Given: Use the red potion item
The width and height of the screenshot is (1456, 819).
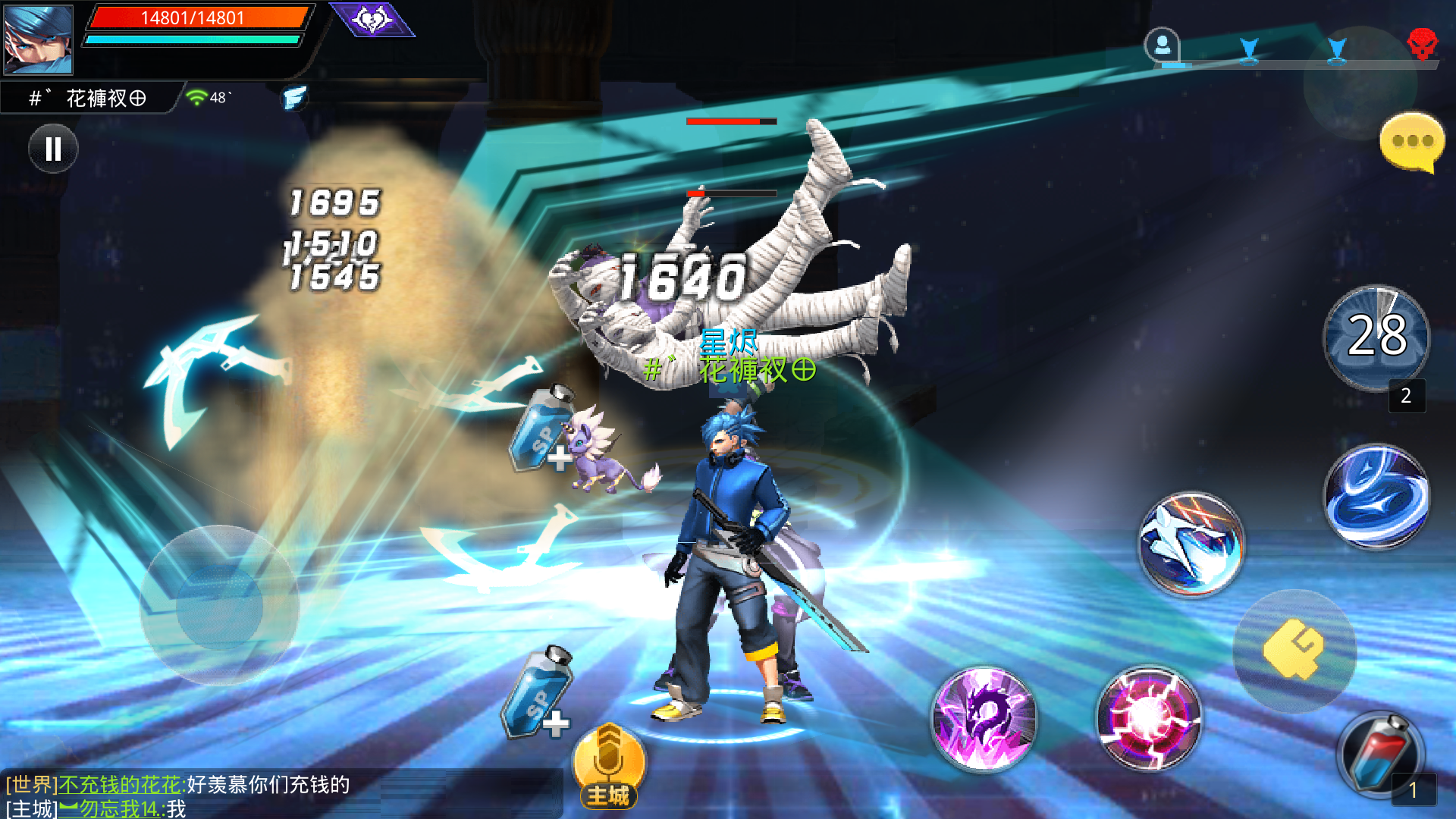Looking at the screenshot, I should click(1380, 755).
